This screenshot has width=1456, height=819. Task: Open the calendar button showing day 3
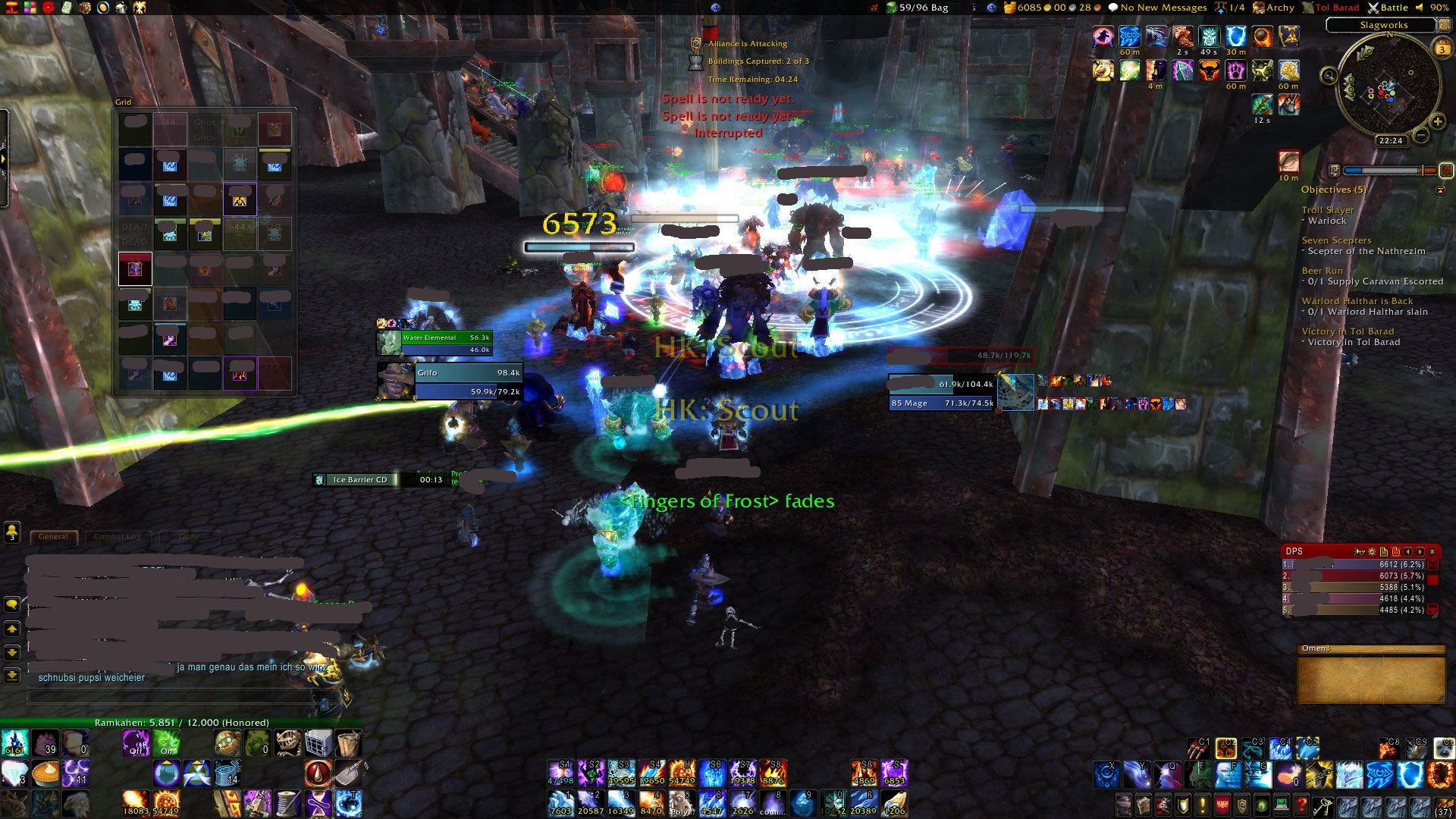tap(1442, 49)
